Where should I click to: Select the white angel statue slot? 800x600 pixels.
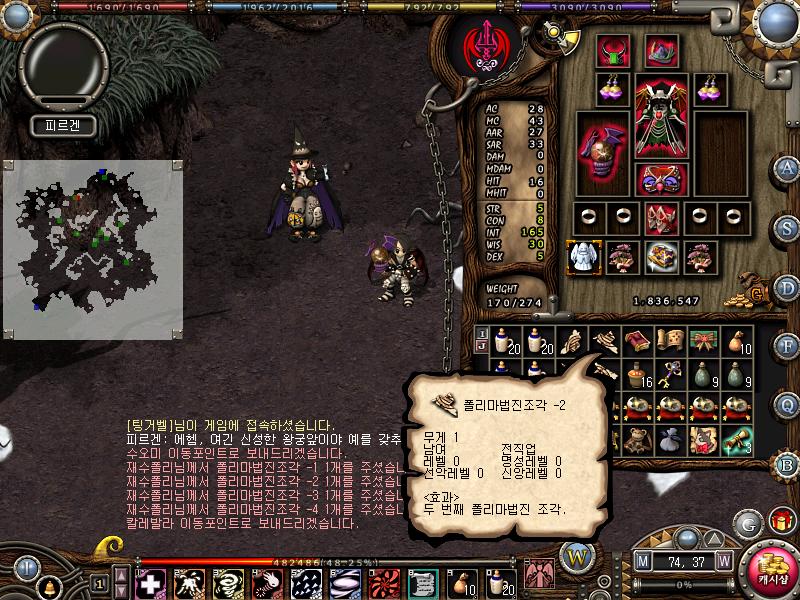pos(582,257)
